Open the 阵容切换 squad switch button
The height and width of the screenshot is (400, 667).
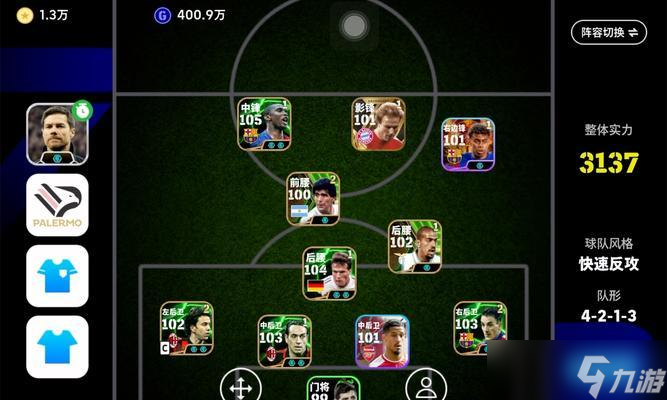610,32
